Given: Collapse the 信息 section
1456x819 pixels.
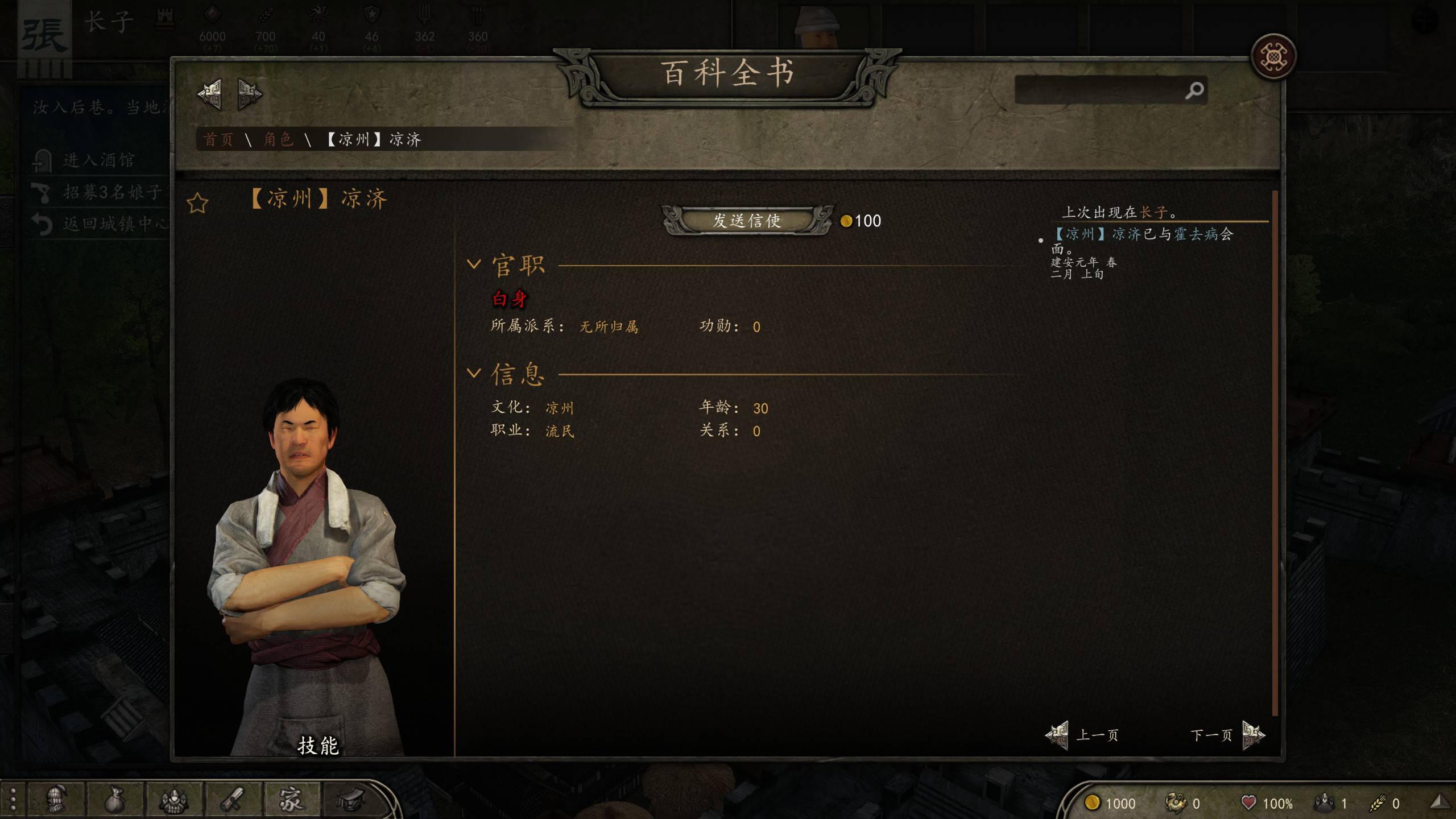Looking at the screenshot, I should (474, 374).
